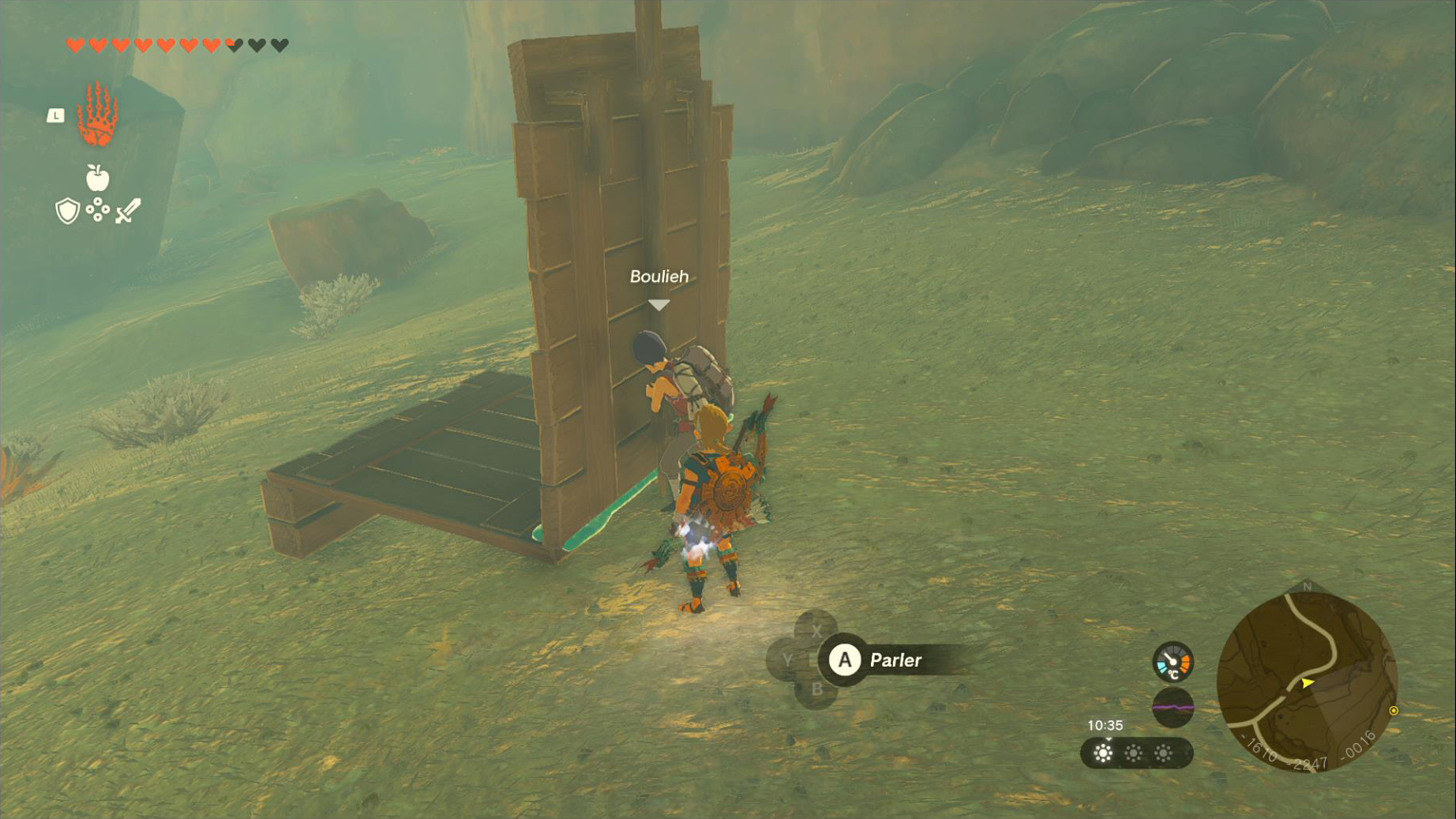The image size is (1456, 819).
Task: Select the apple quick-item icon
Action: coord(97,178)
